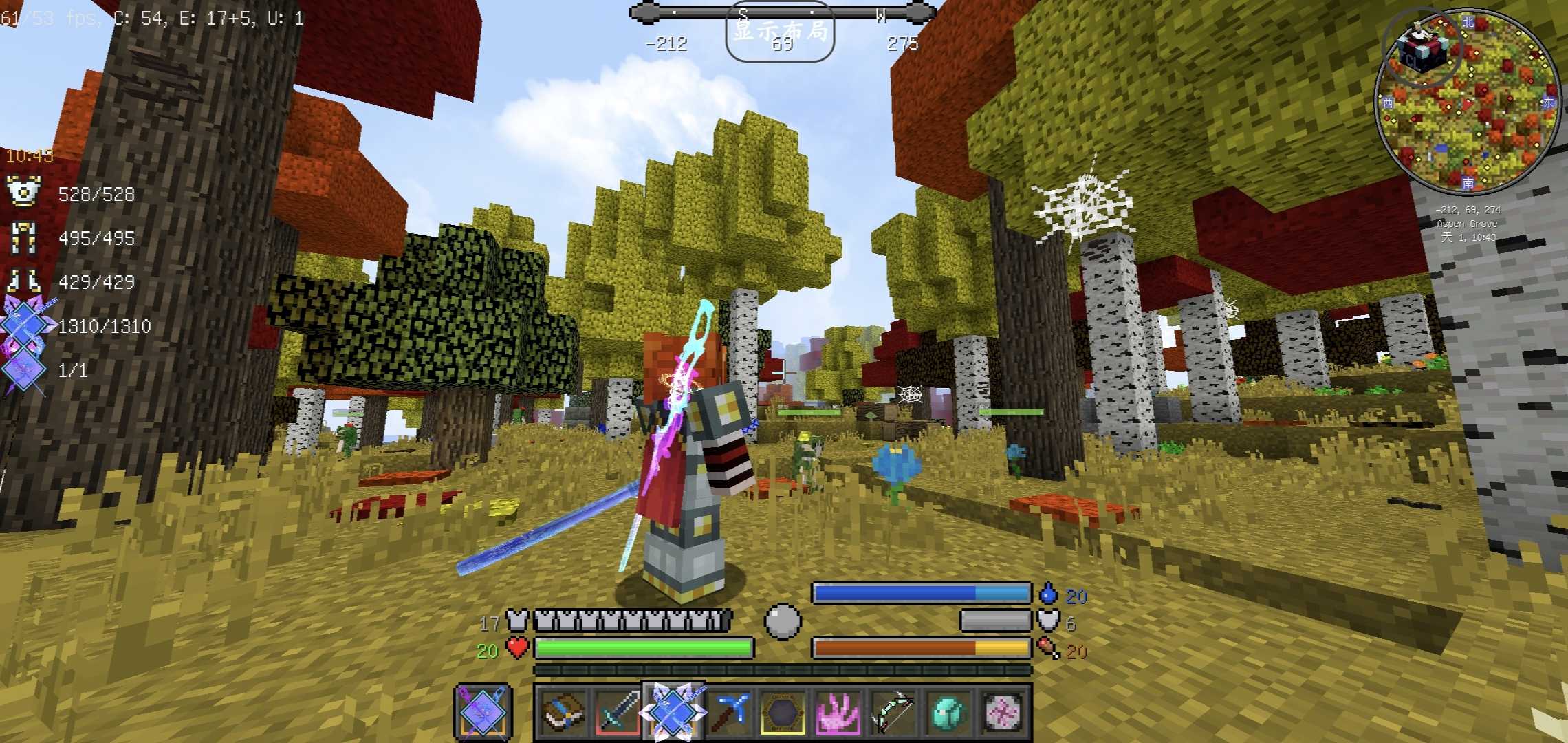The width and height of the screenshot is (1568, 743).
Task: Select the blue crystal weapon hotbar slot
Action: pyautogui.click(x=672, y=712)
